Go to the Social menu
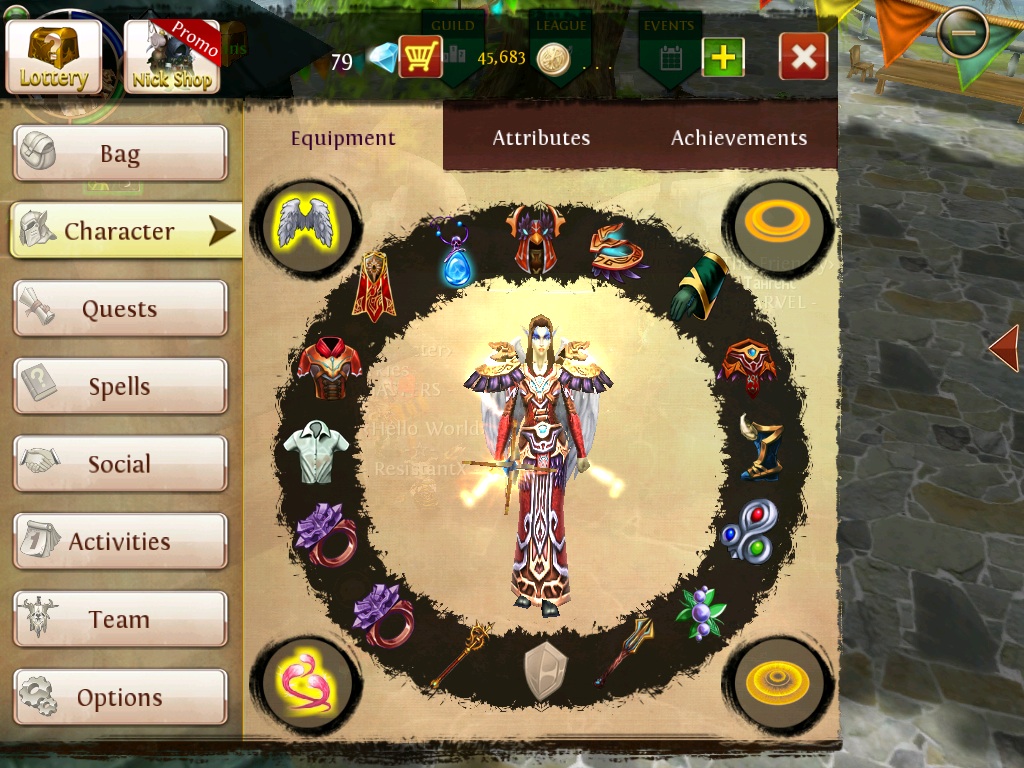Image resolution: width=1024 pixels, height=768 pixels. 120,464
